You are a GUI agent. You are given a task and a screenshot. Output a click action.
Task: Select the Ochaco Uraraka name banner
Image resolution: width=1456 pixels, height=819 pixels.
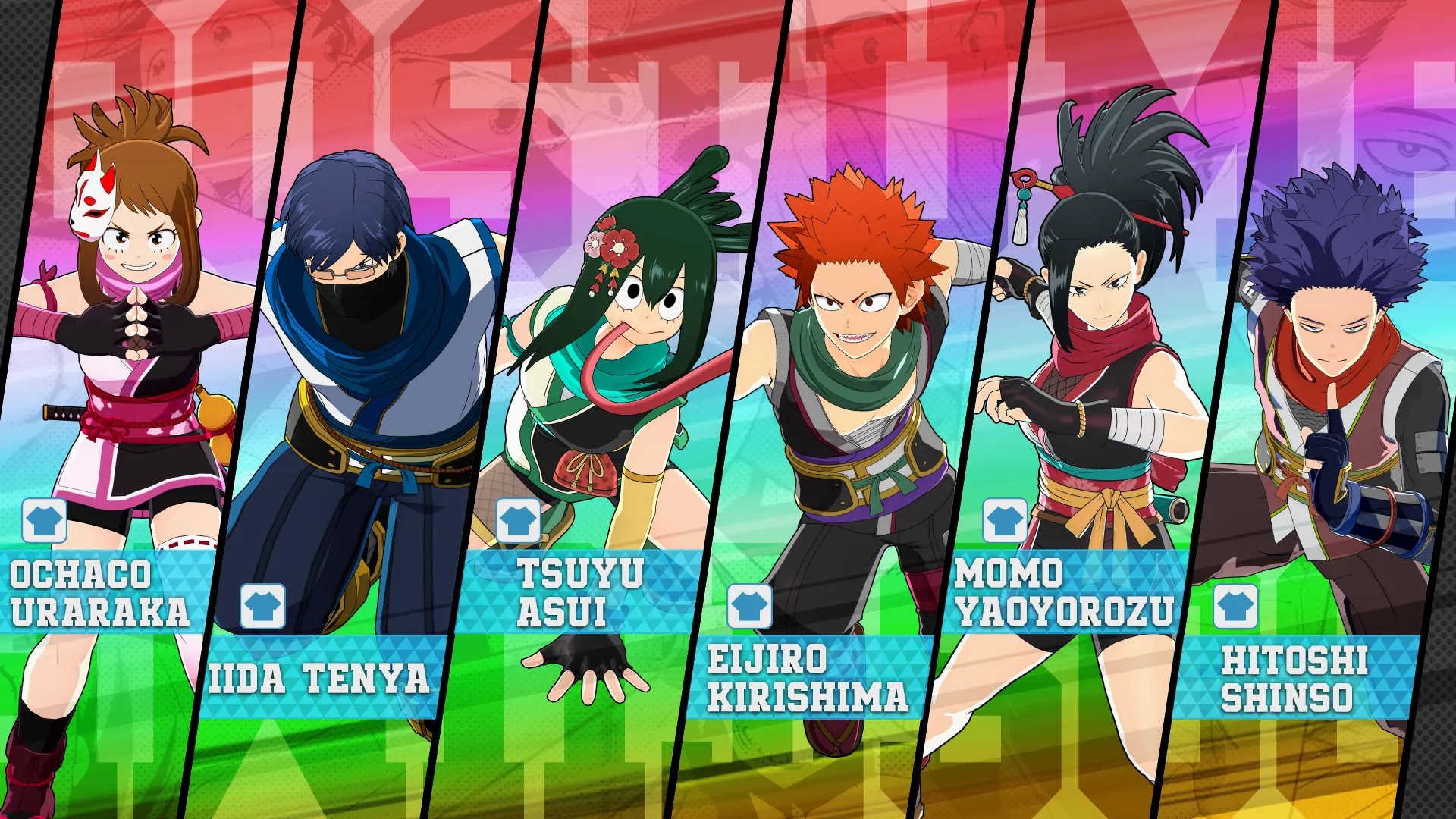(102, 593)
